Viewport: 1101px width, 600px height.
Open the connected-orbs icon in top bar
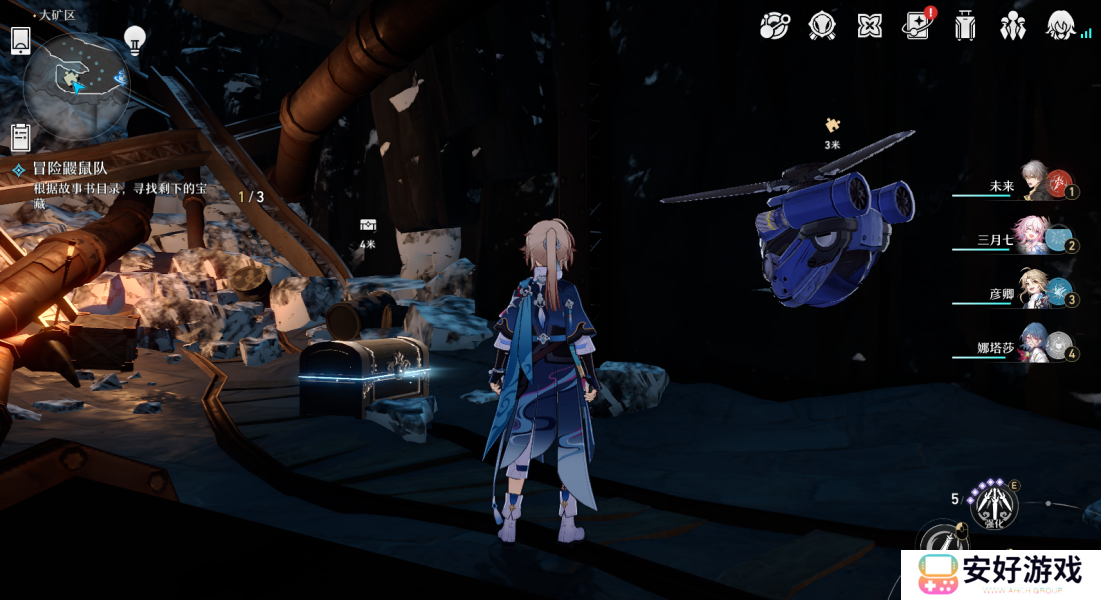(773, 26)
